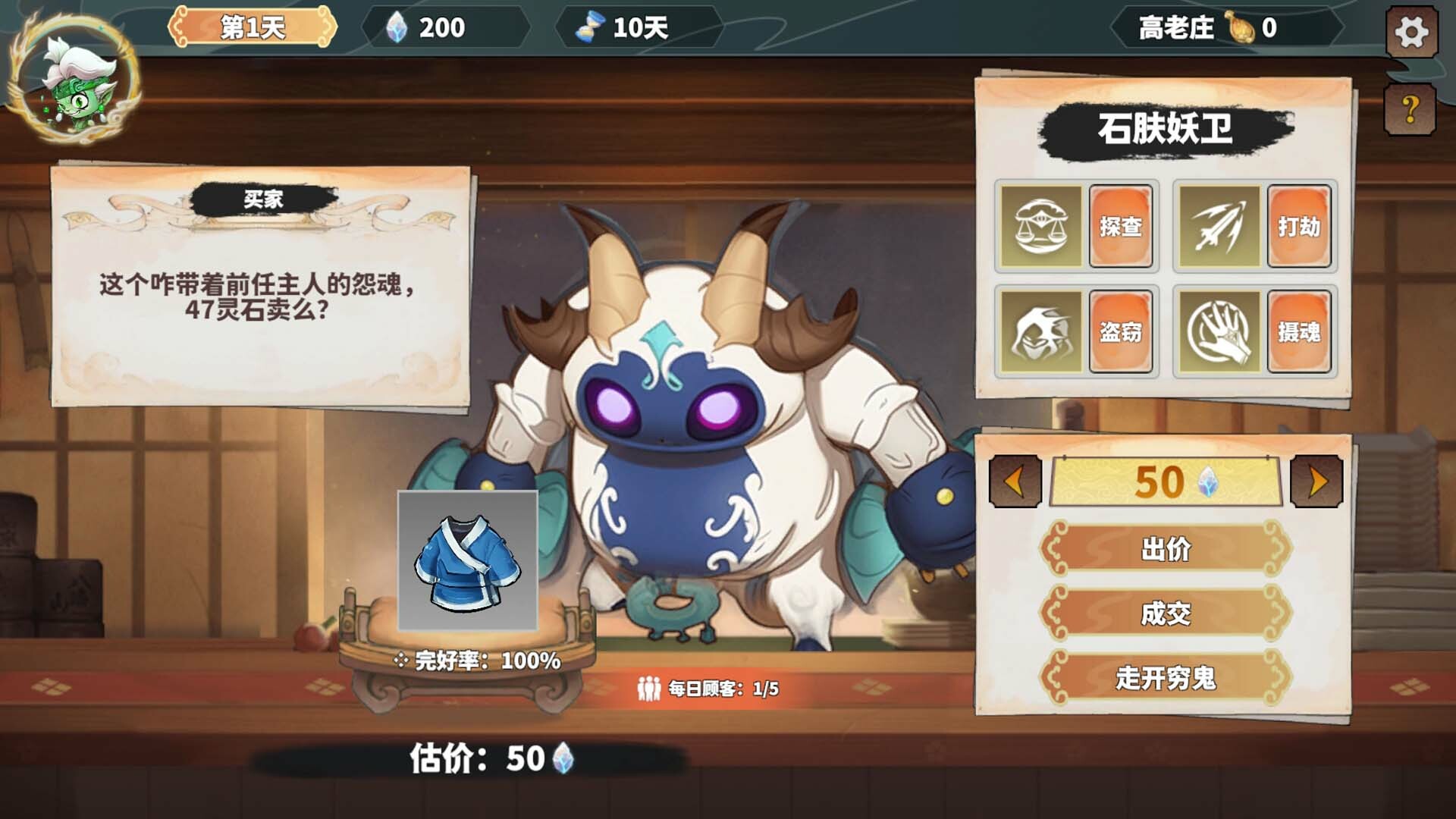The width and height of the screenshot is (1456, 819).
Task: Toggle the 打劫 action on
Action: [1301, 227]
